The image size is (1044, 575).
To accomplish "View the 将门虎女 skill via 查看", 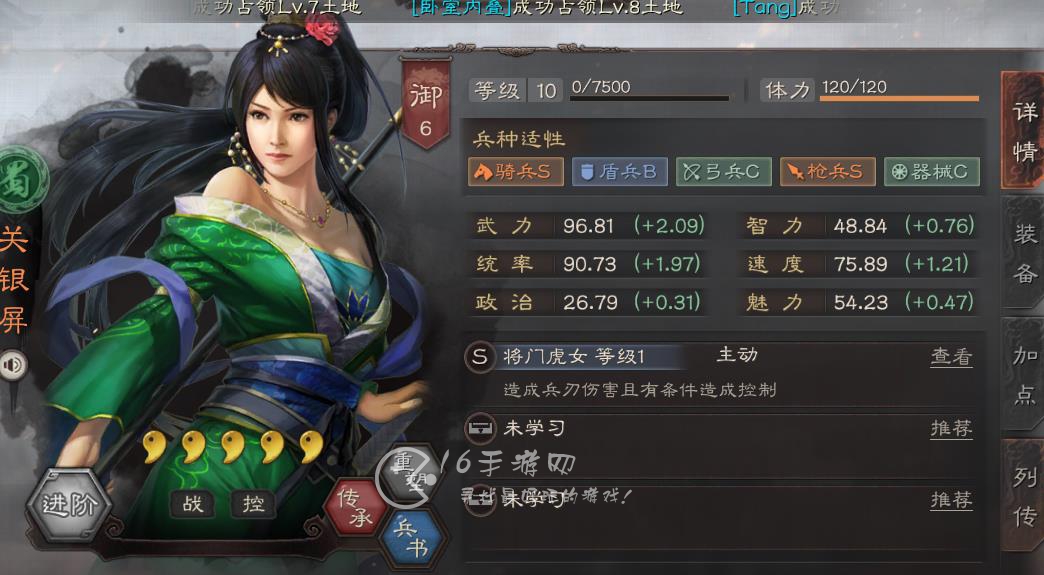I will (951, 357).
